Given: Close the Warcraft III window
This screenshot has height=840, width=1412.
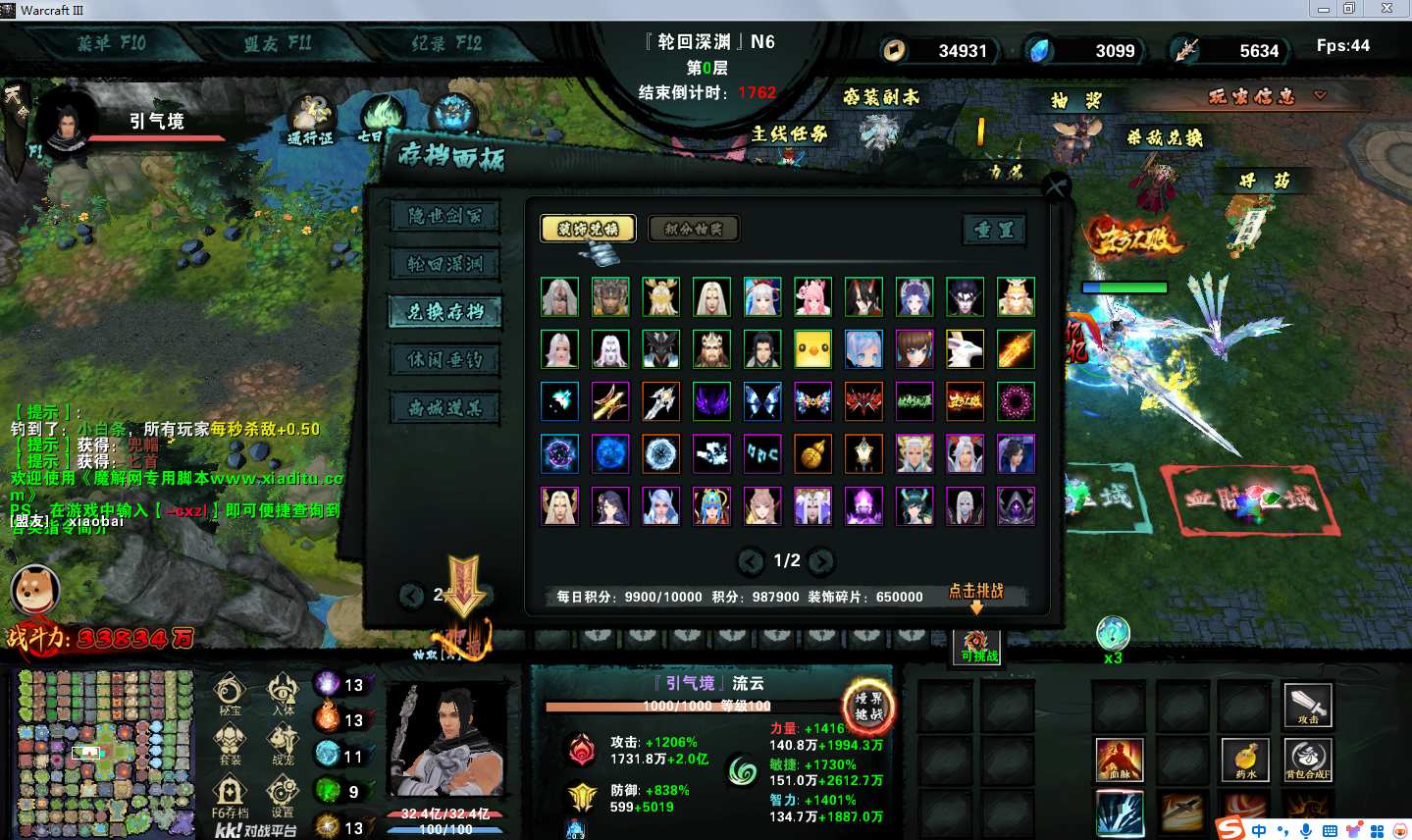Looking at the screenshot, I should click(1386, 9).
